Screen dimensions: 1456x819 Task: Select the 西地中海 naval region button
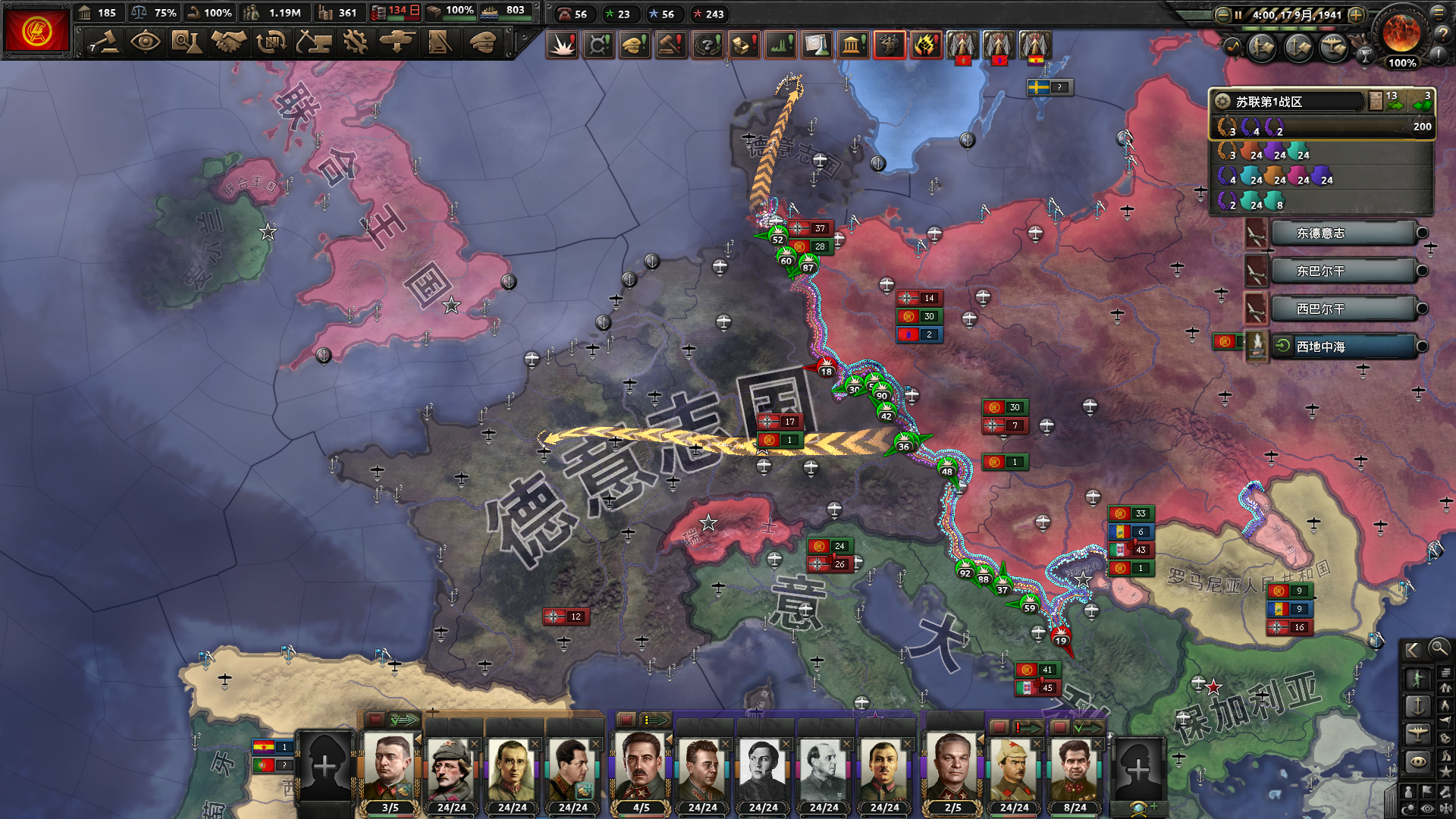(1342, 347)
